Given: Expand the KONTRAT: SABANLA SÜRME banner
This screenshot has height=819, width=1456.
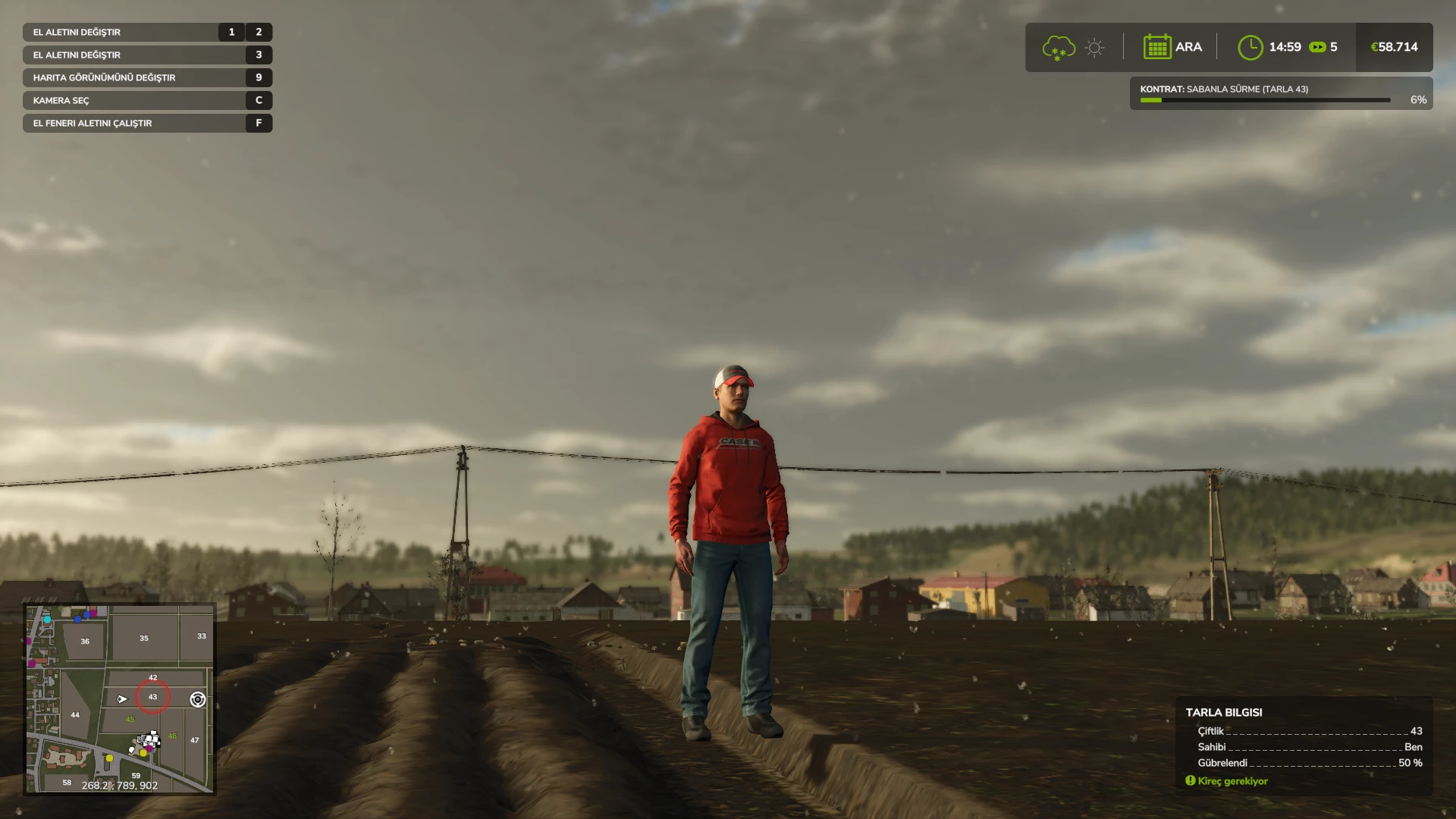Looking at the screenshot, I should point(1280,89).
